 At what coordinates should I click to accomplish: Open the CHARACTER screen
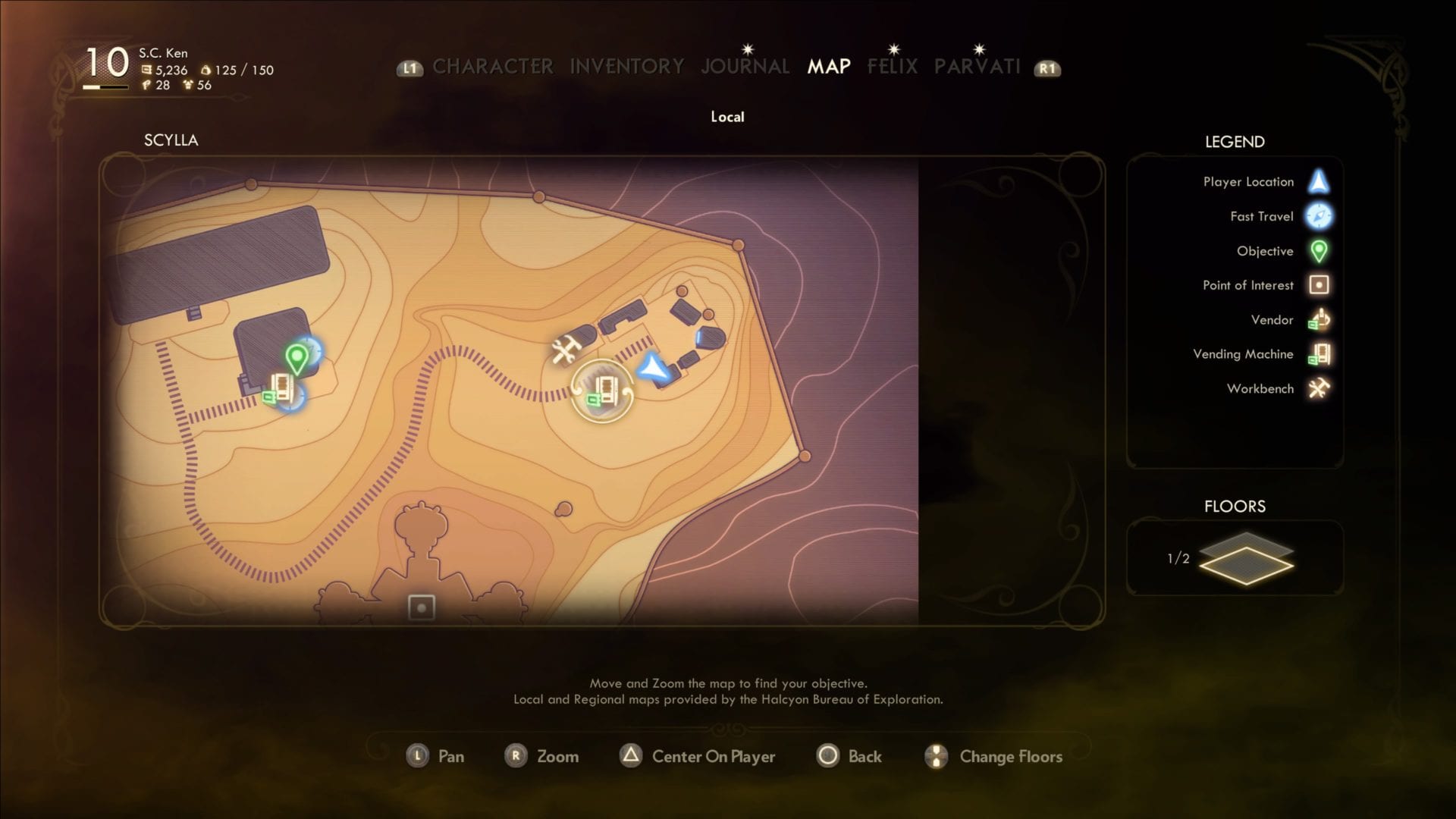[x=493, y=66]
